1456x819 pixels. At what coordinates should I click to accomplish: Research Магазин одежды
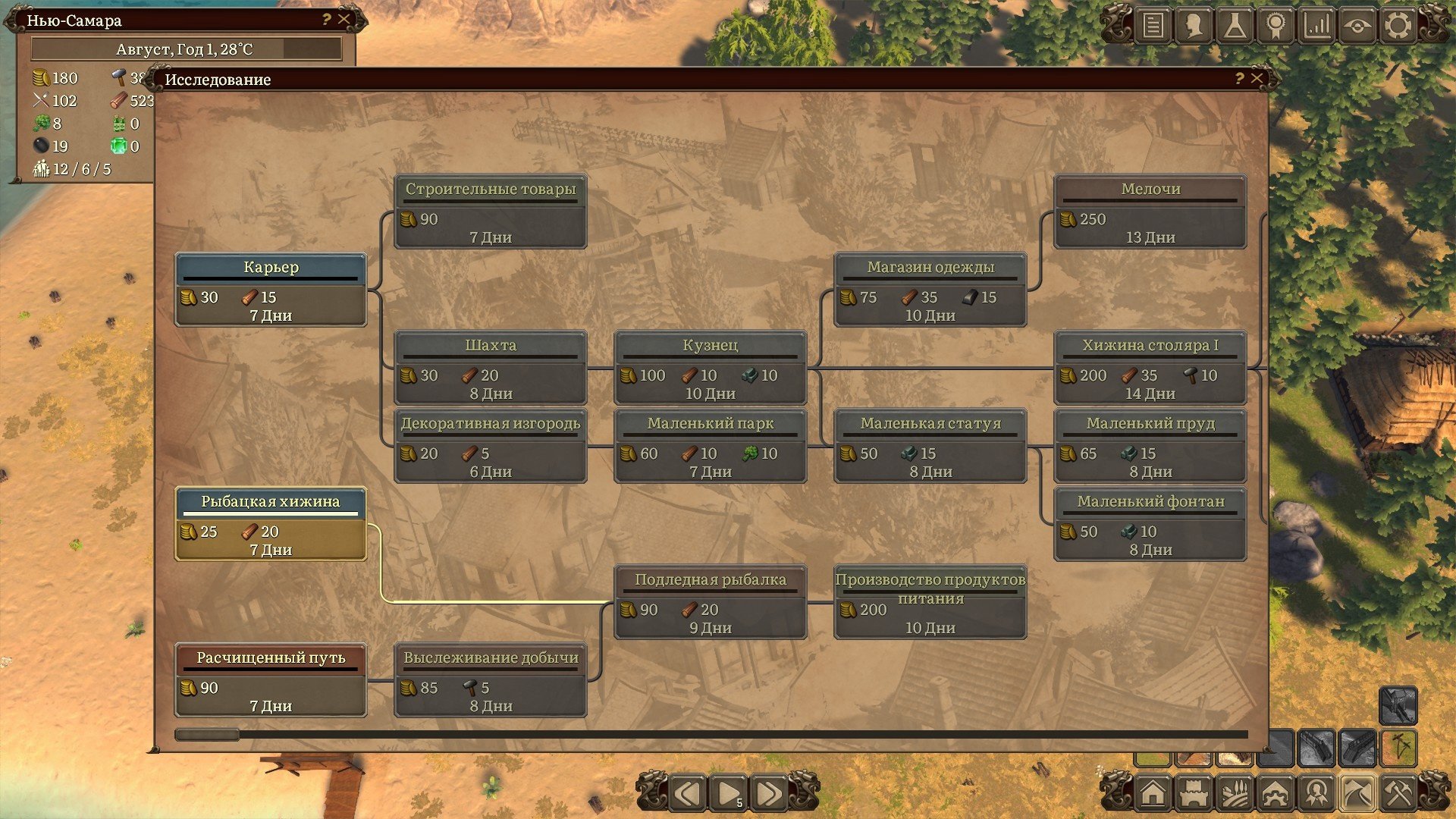point(930,290)
